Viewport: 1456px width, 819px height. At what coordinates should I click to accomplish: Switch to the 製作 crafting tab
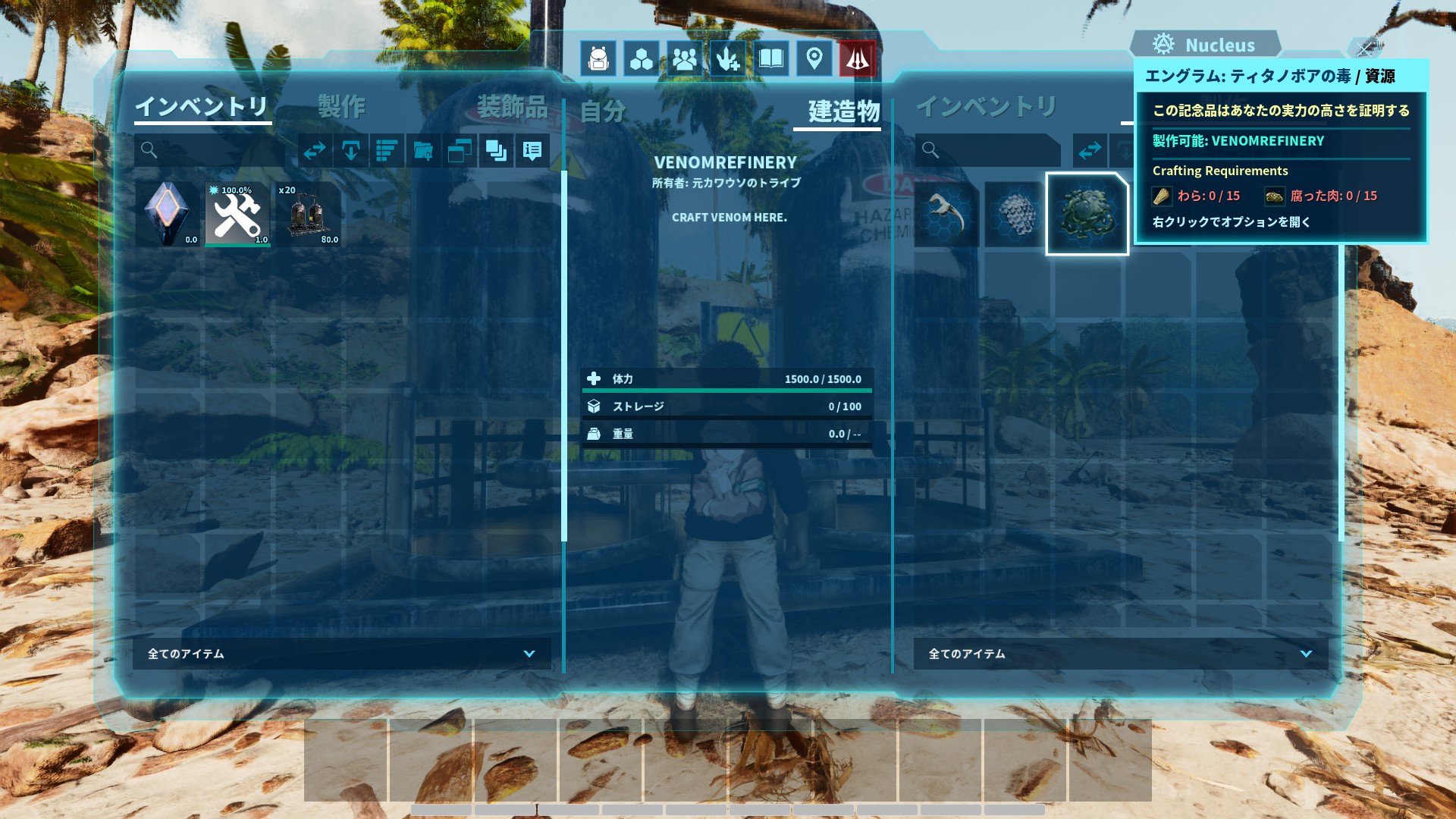point(341,106)
